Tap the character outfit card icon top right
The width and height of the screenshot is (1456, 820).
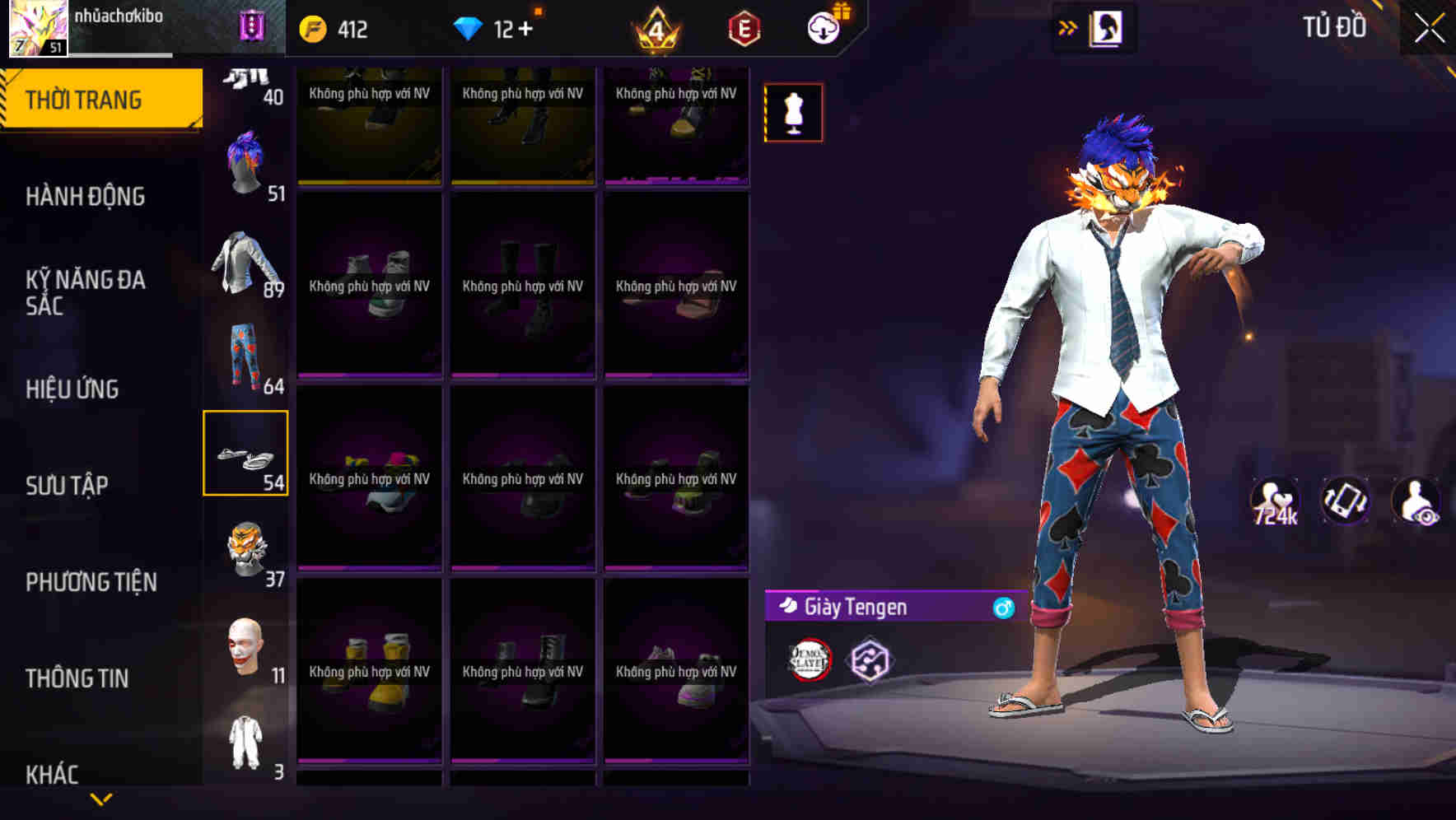(x=1104, y=27)
